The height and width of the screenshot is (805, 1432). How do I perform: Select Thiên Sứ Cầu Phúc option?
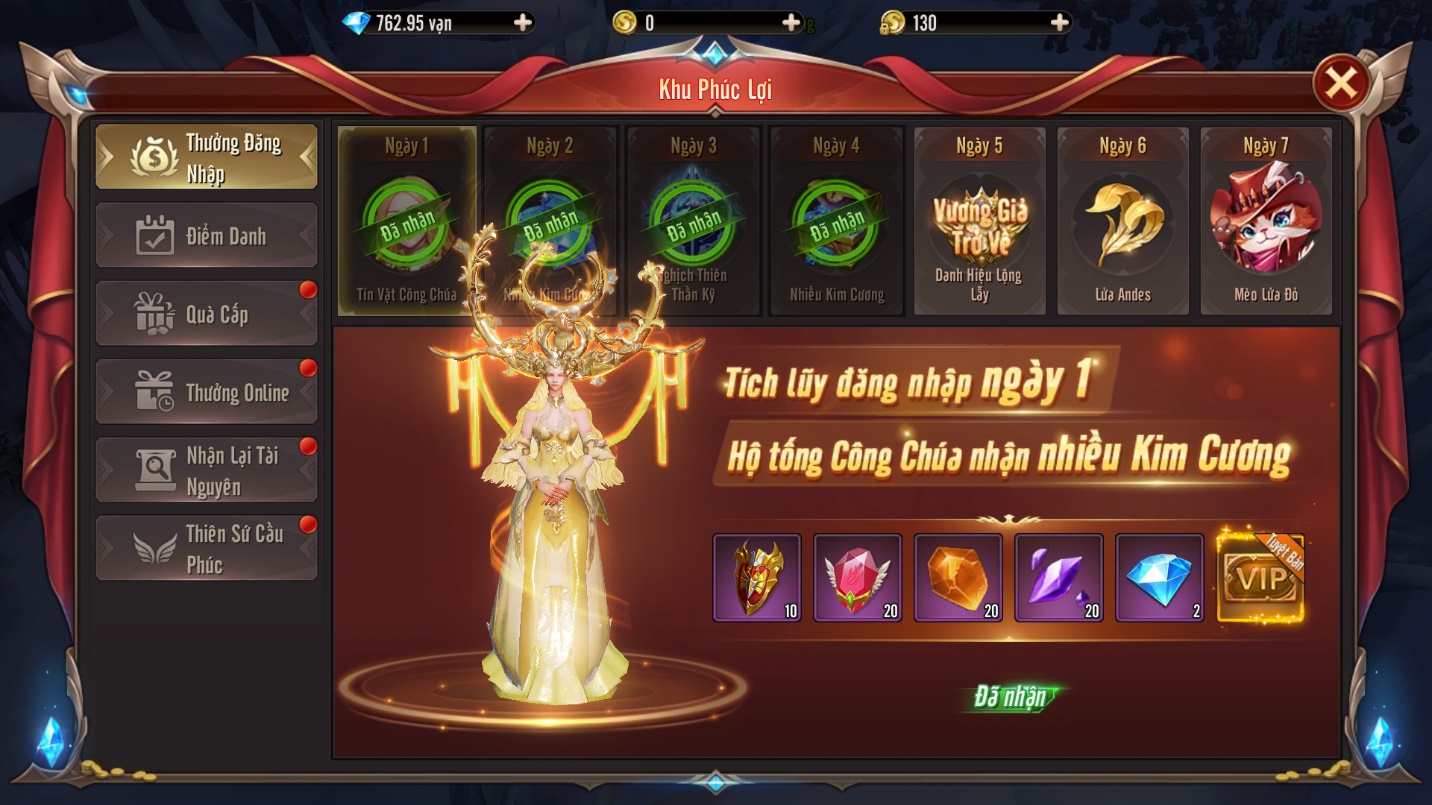[x=206, y=547]
